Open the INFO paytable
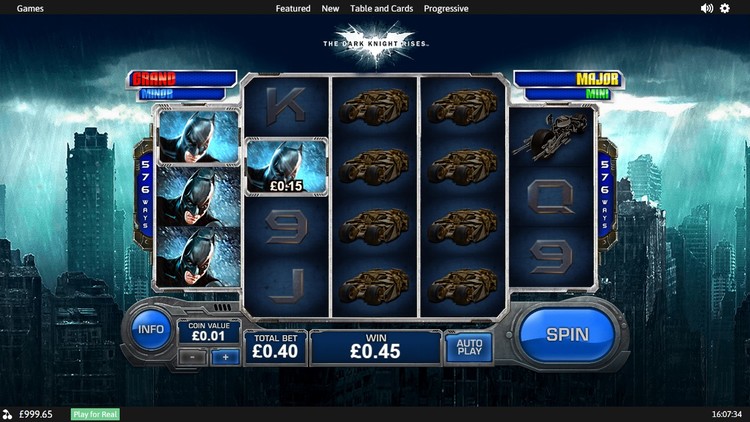750x422 pixels. click(x=151, y=329)
